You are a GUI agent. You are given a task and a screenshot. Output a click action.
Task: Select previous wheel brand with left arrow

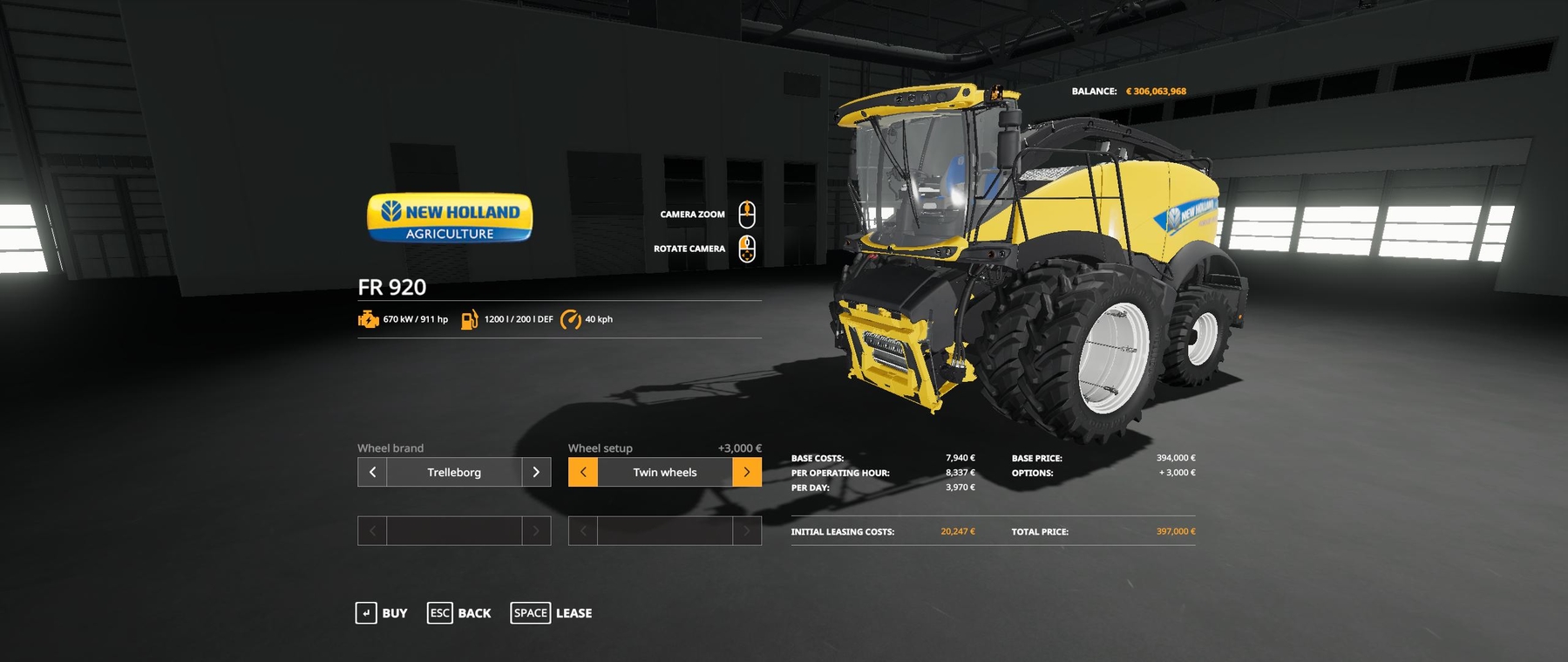(372, 472)
